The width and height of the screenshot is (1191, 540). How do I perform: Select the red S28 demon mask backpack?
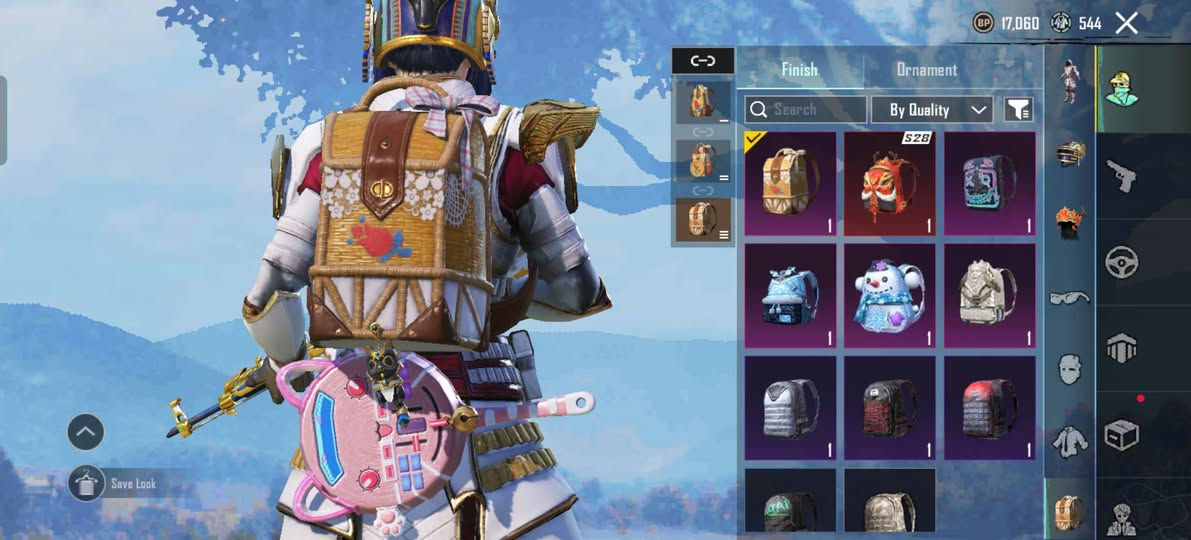(889, 184)
